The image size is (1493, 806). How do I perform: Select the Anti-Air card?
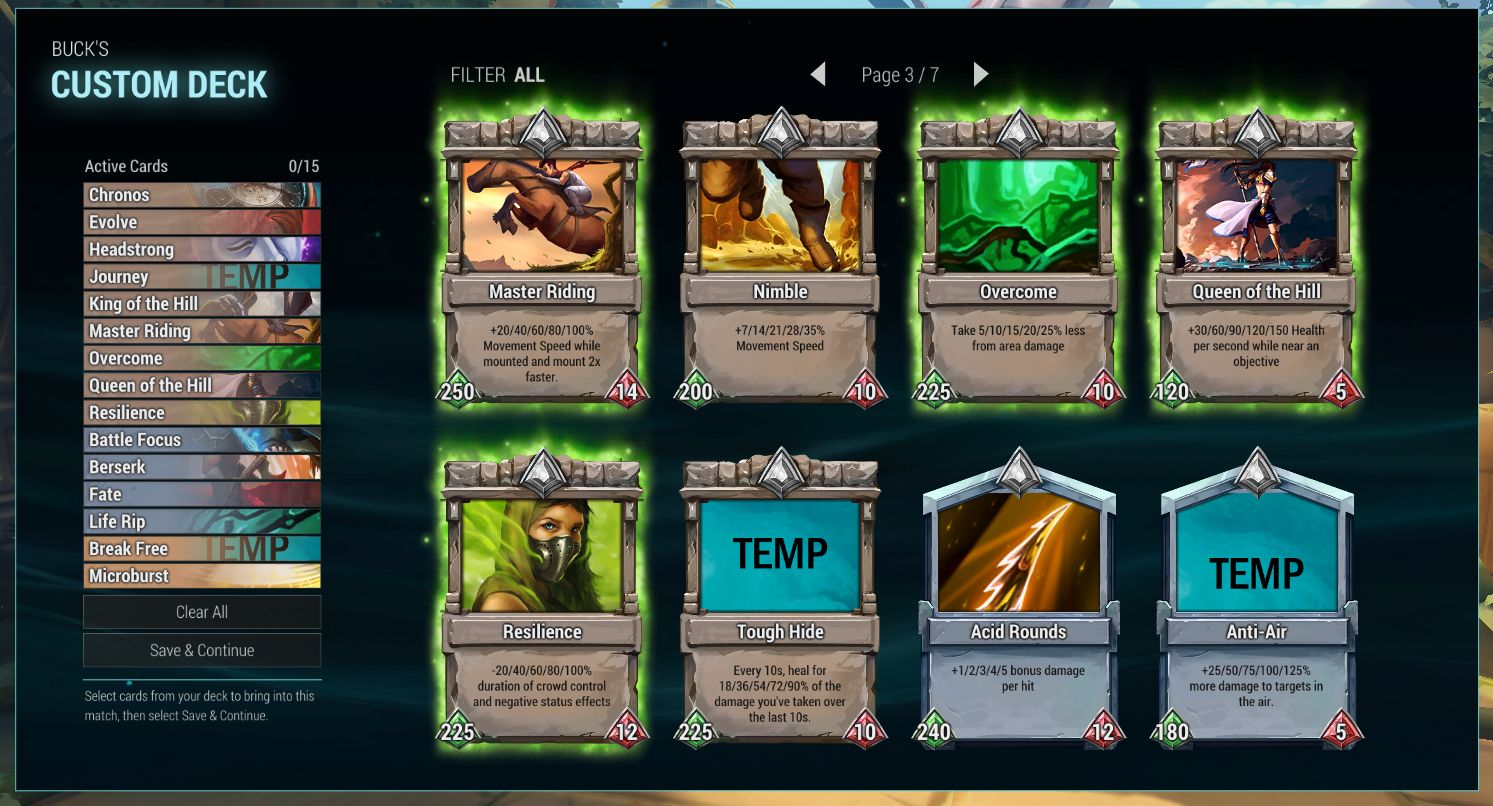pos(1256,600)
